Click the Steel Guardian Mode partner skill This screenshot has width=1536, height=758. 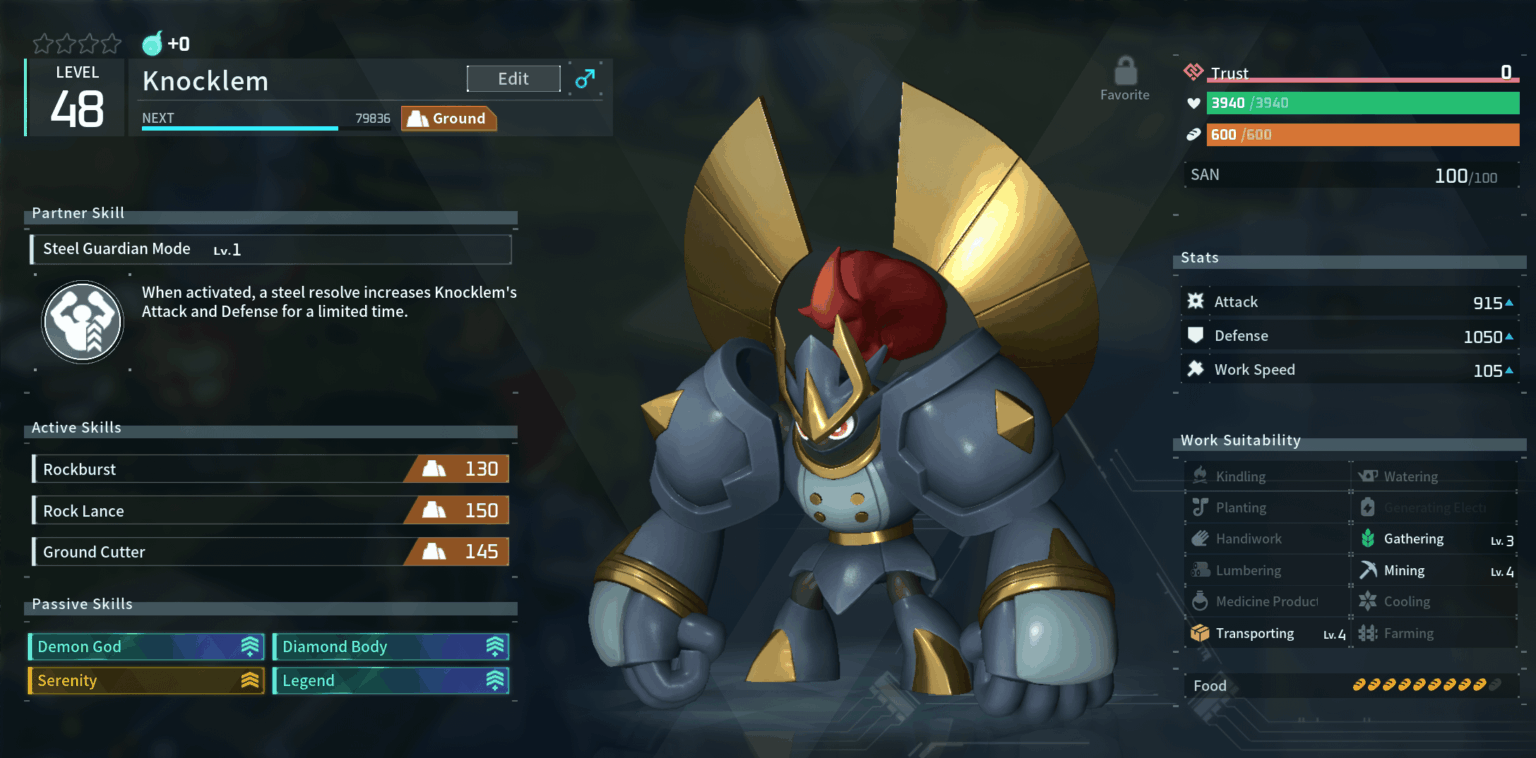(271, 249)
